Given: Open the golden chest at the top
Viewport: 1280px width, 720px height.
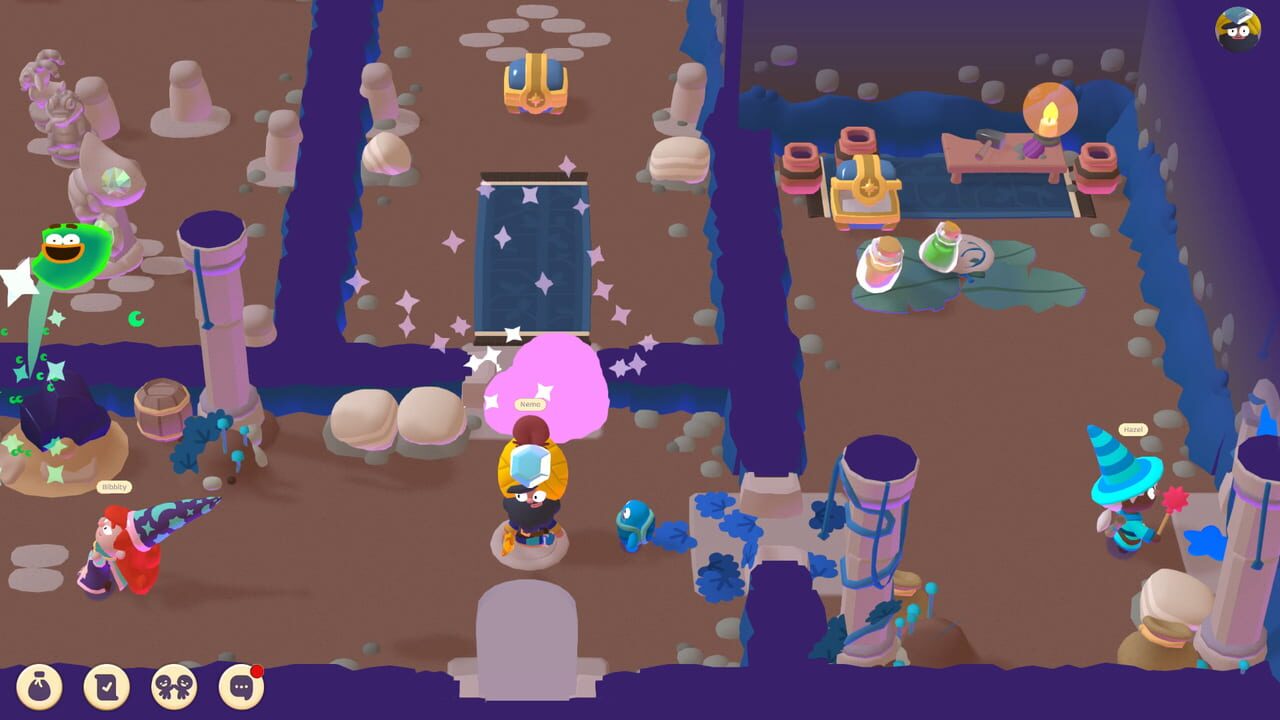Looking at the screenshot, I should [x=537, y=85].
